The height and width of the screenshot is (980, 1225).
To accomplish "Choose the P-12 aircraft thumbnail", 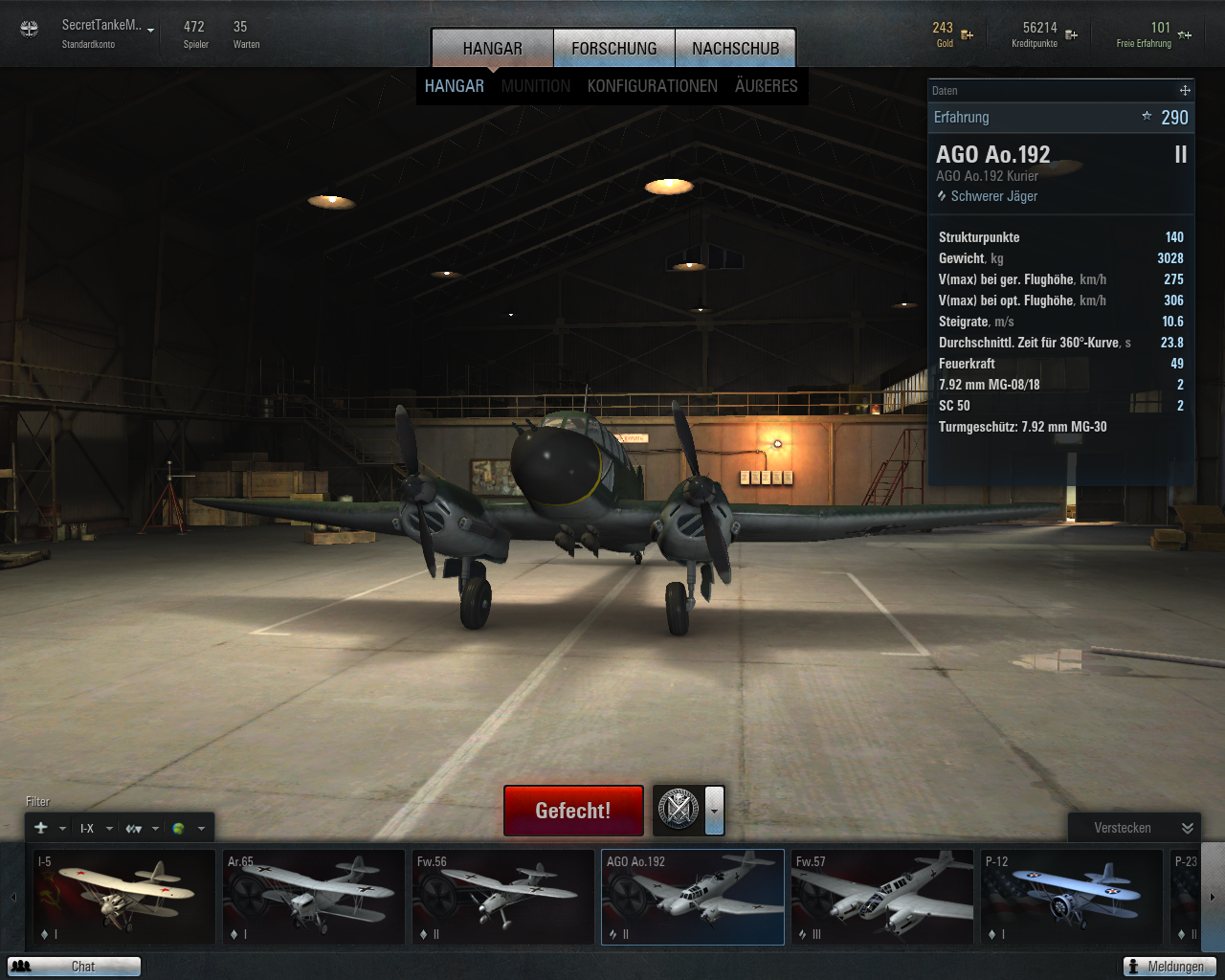I will point(1072,897).
